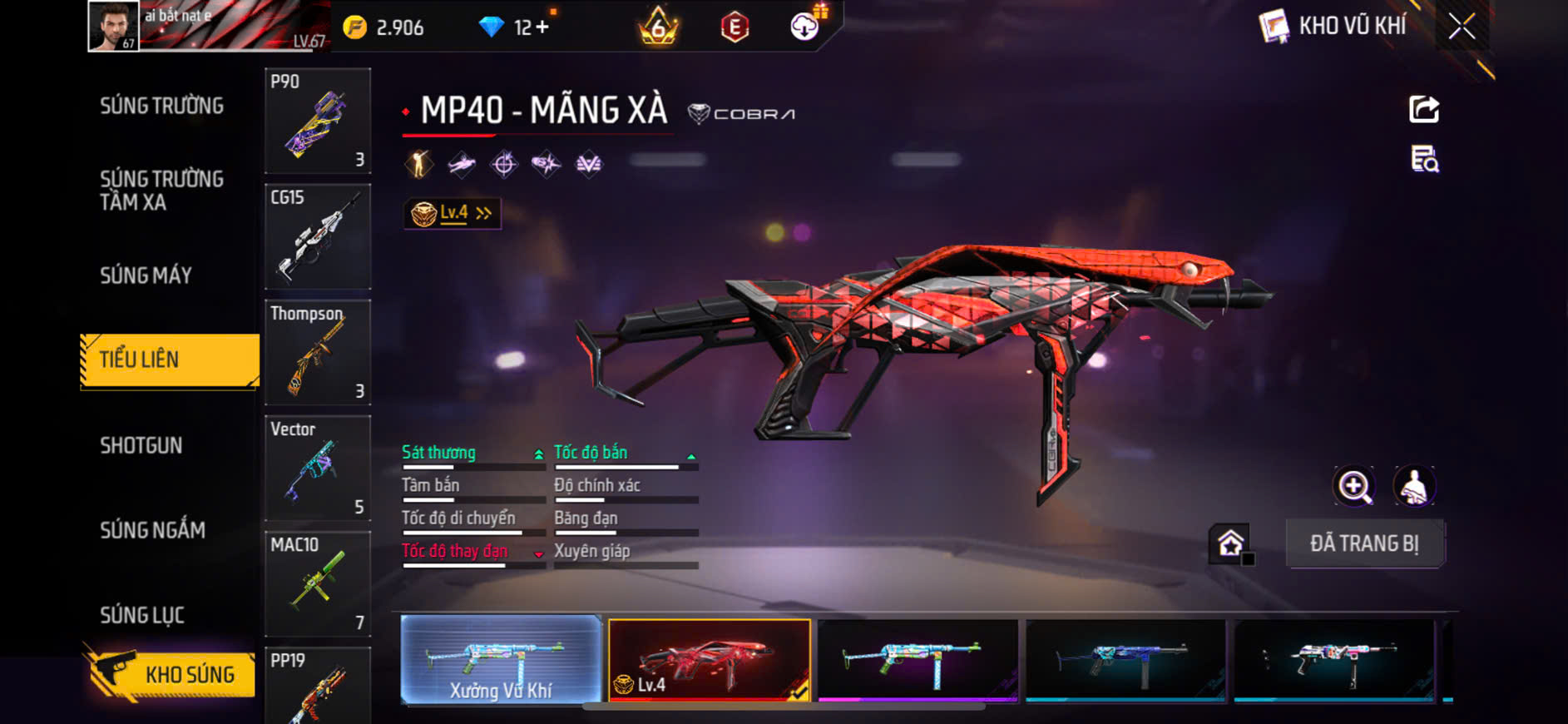Open the Kho Súng gun vault
Viewport: 1568px width, 724px height.
171,674
